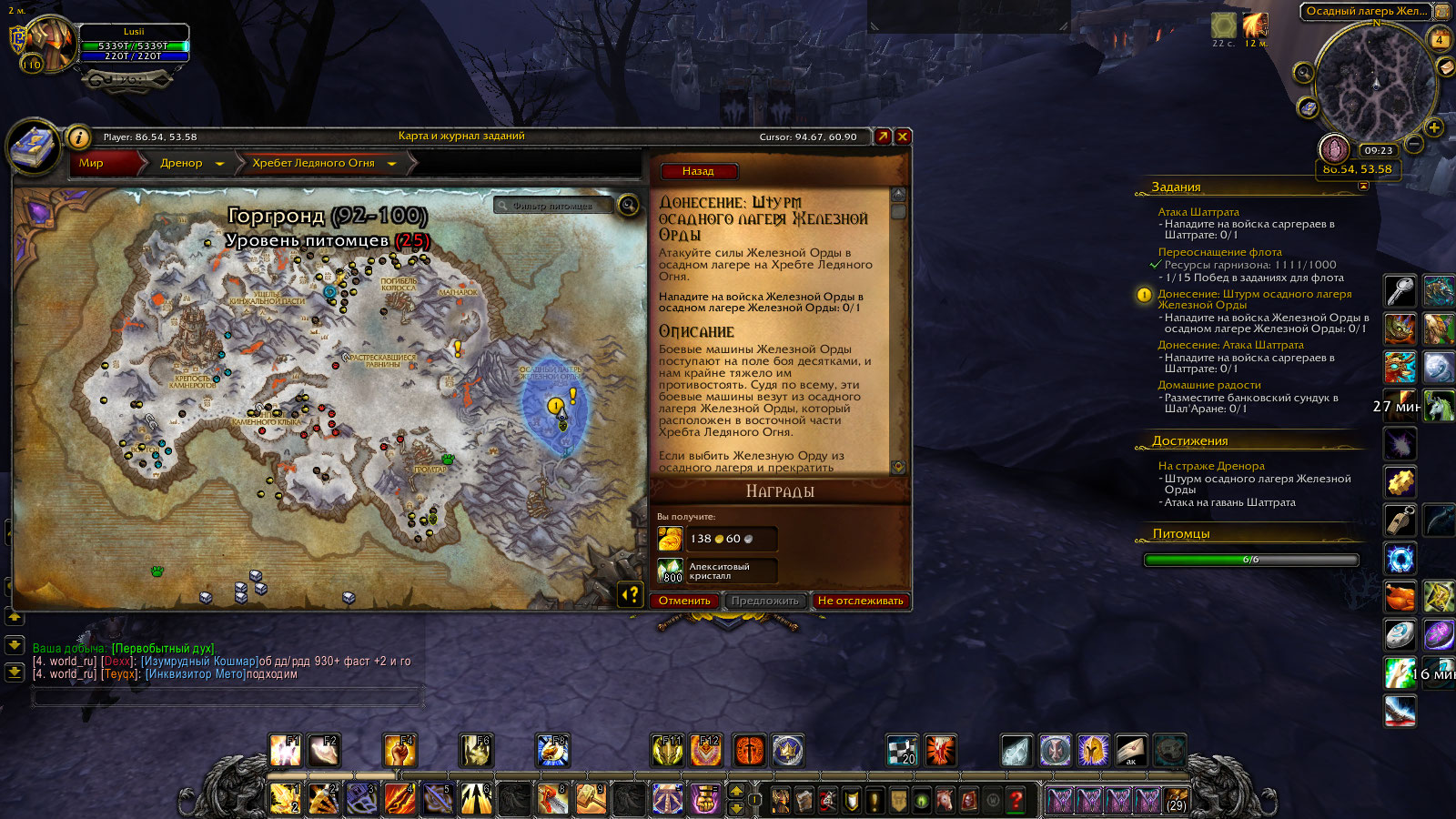
Task: Open the Хребет Ледяного Огня dropdown
Action: (x=392, y=164)
